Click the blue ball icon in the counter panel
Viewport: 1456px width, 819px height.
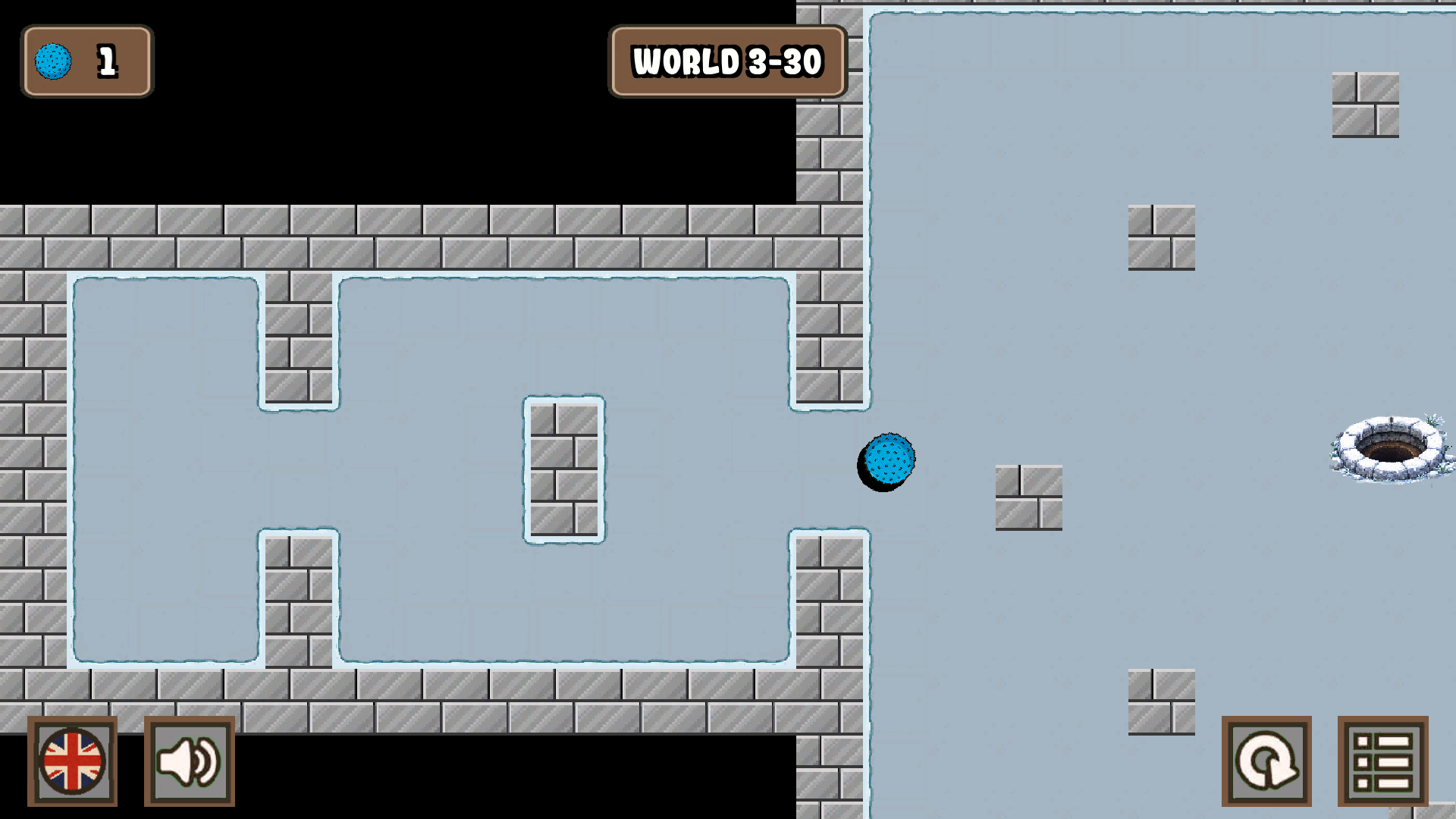click(x=53, y=61)
